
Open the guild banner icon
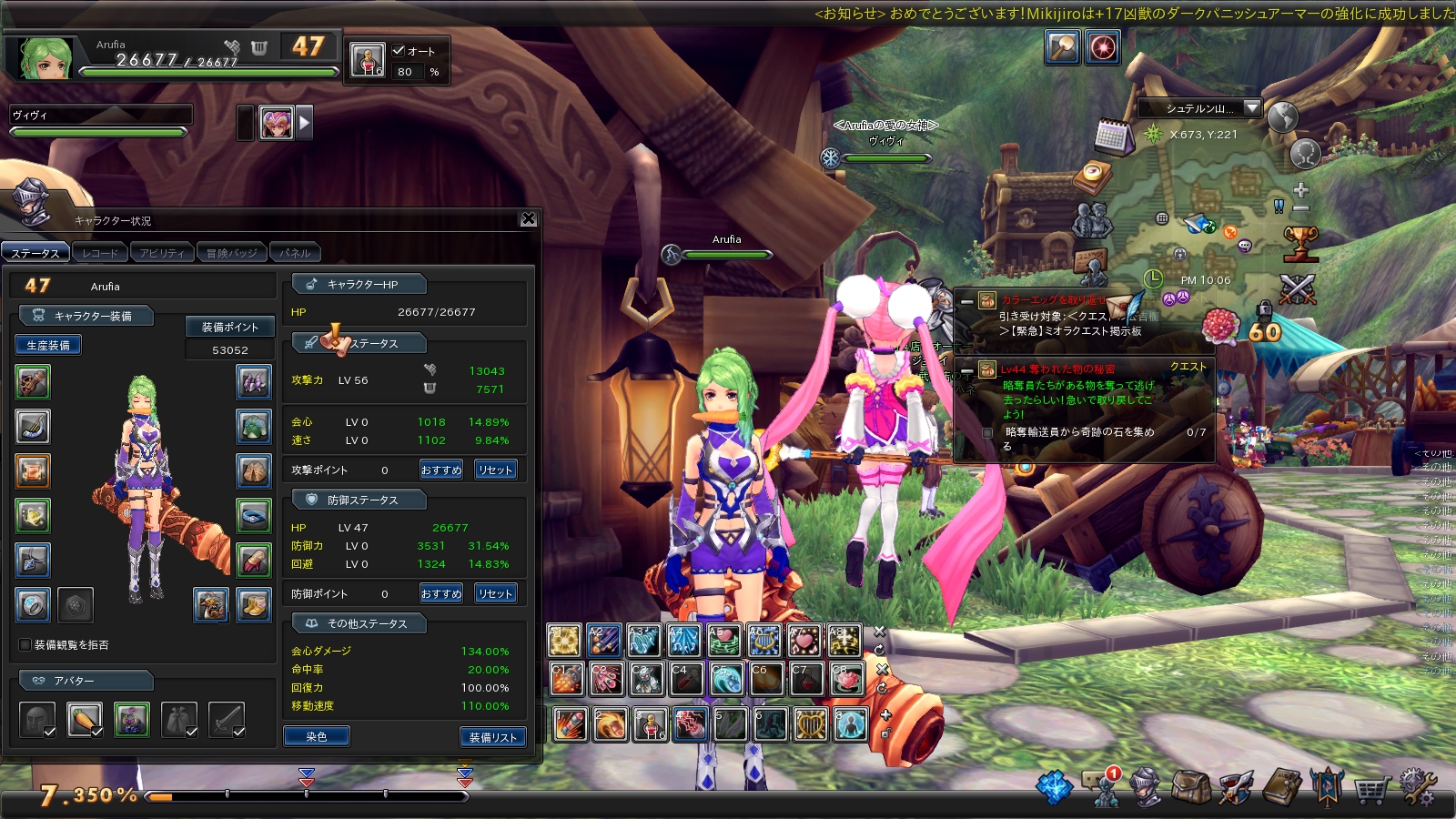[1326, 787]
